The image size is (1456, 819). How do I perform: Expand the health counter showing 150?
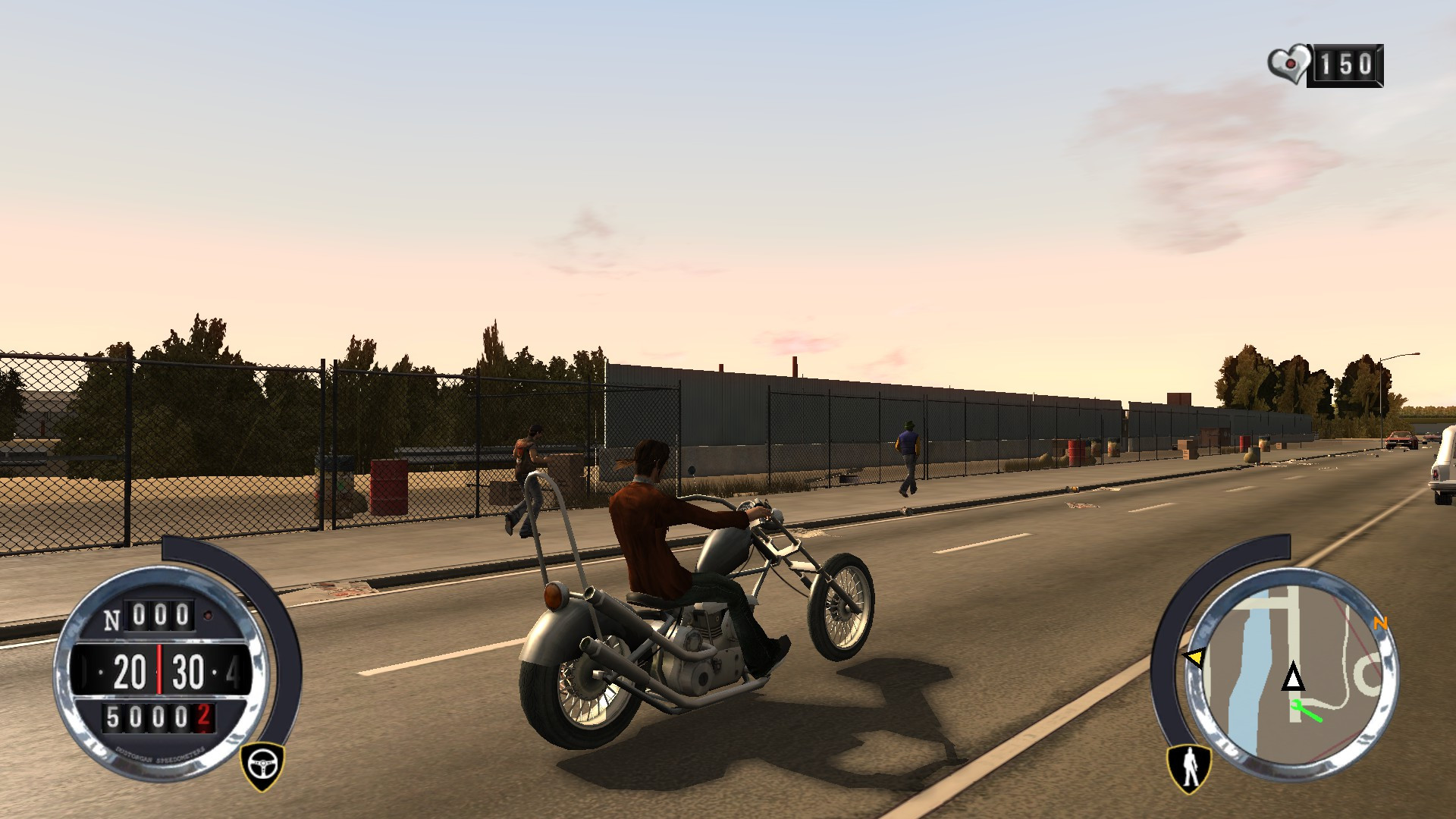tap(1346, 64)
